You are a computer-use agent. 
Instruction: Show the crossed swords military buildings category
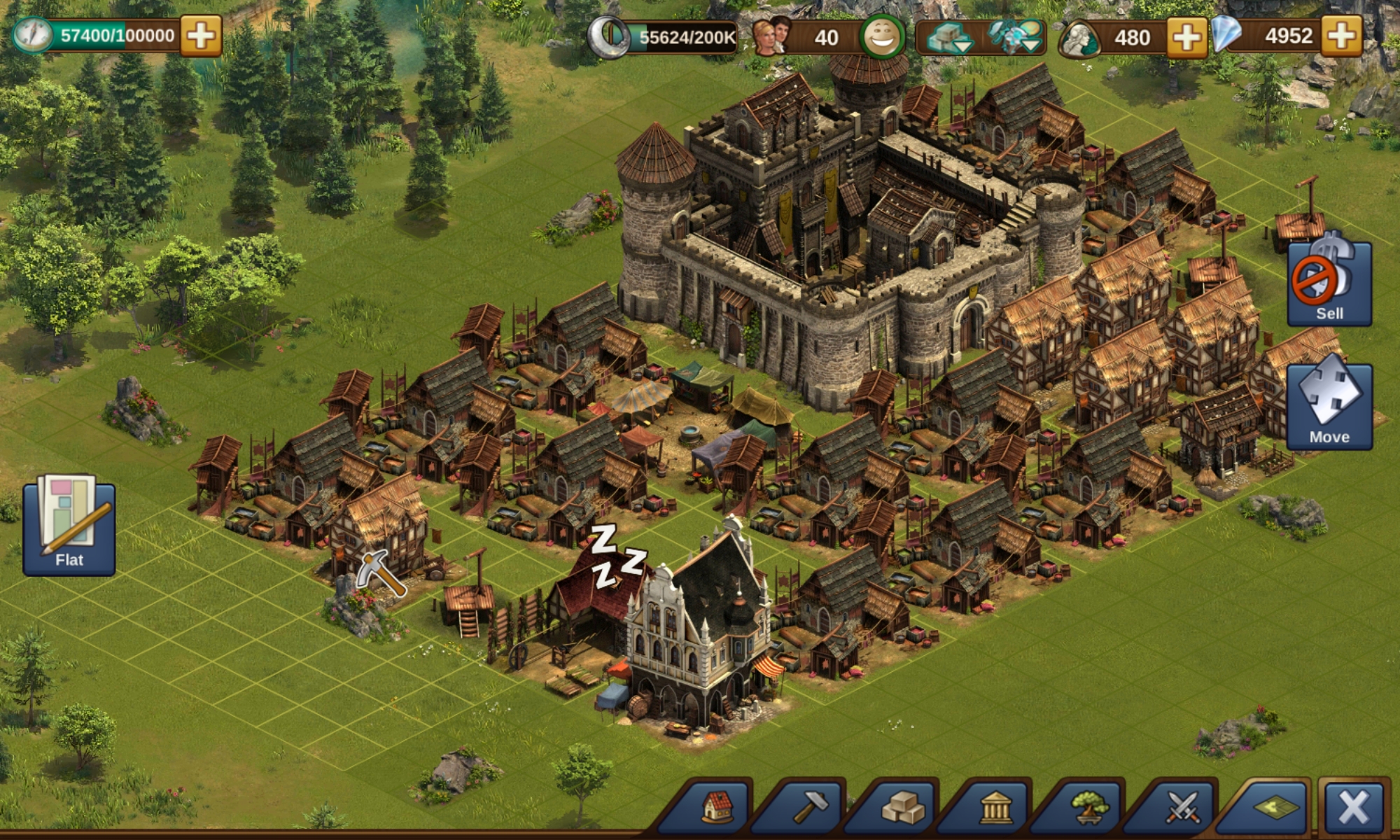(x=1182, y=808)
